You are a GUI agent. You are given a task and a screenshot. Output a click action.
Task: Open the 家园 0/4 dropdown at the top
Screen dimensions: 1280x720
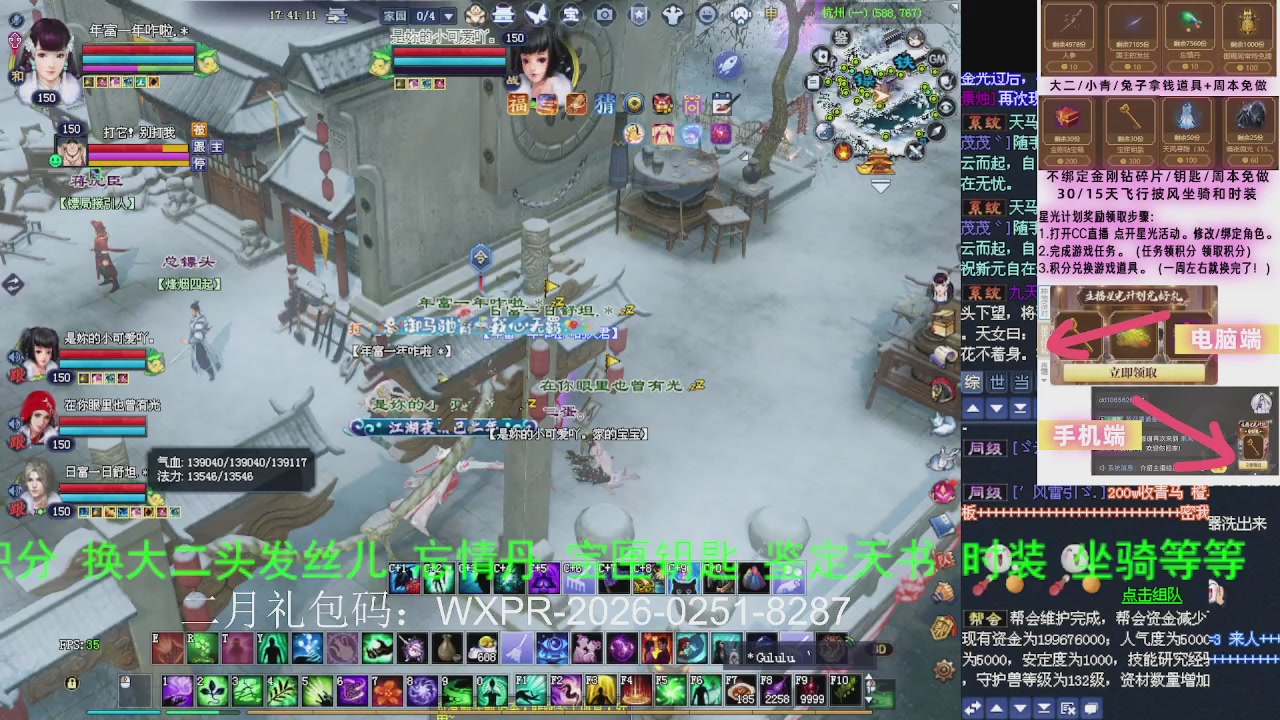[x=417, y=15]
